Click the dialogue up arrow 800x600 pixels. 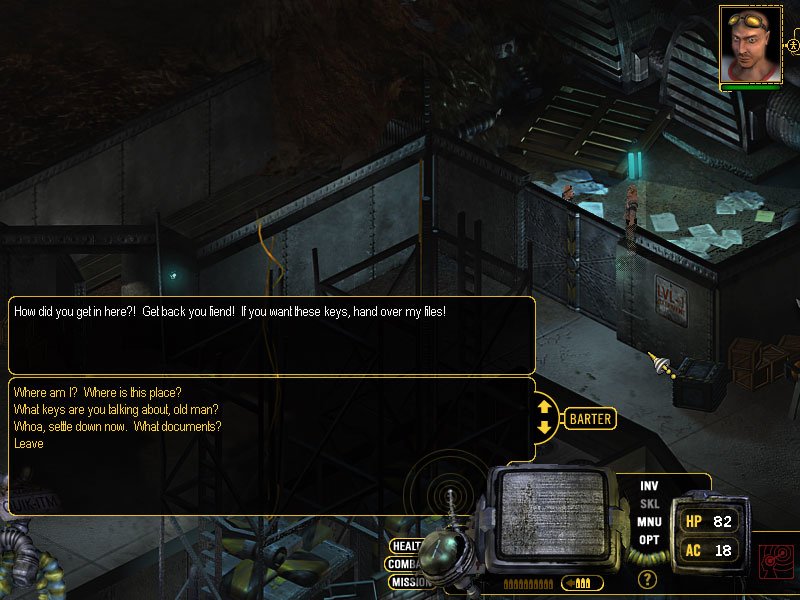pyautogui.click(x=545, y=407)
